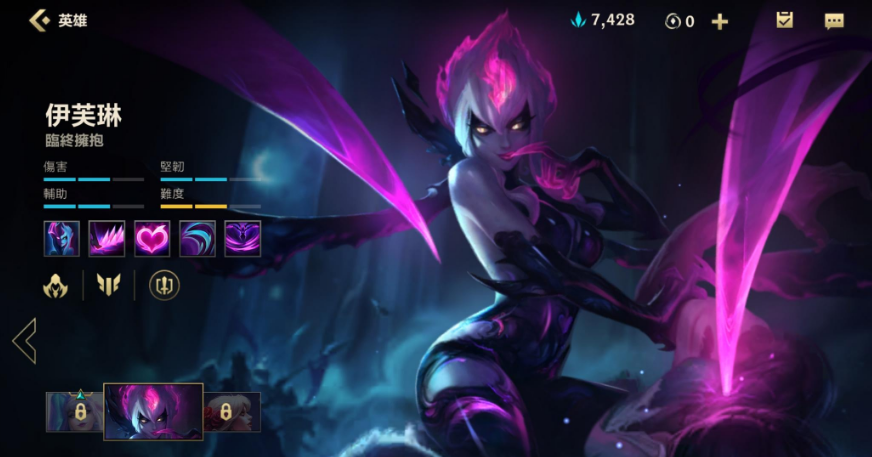View Evelynn's passive ability portrait icon
This screenshot has width=872, height=457.
click(62, 239)
